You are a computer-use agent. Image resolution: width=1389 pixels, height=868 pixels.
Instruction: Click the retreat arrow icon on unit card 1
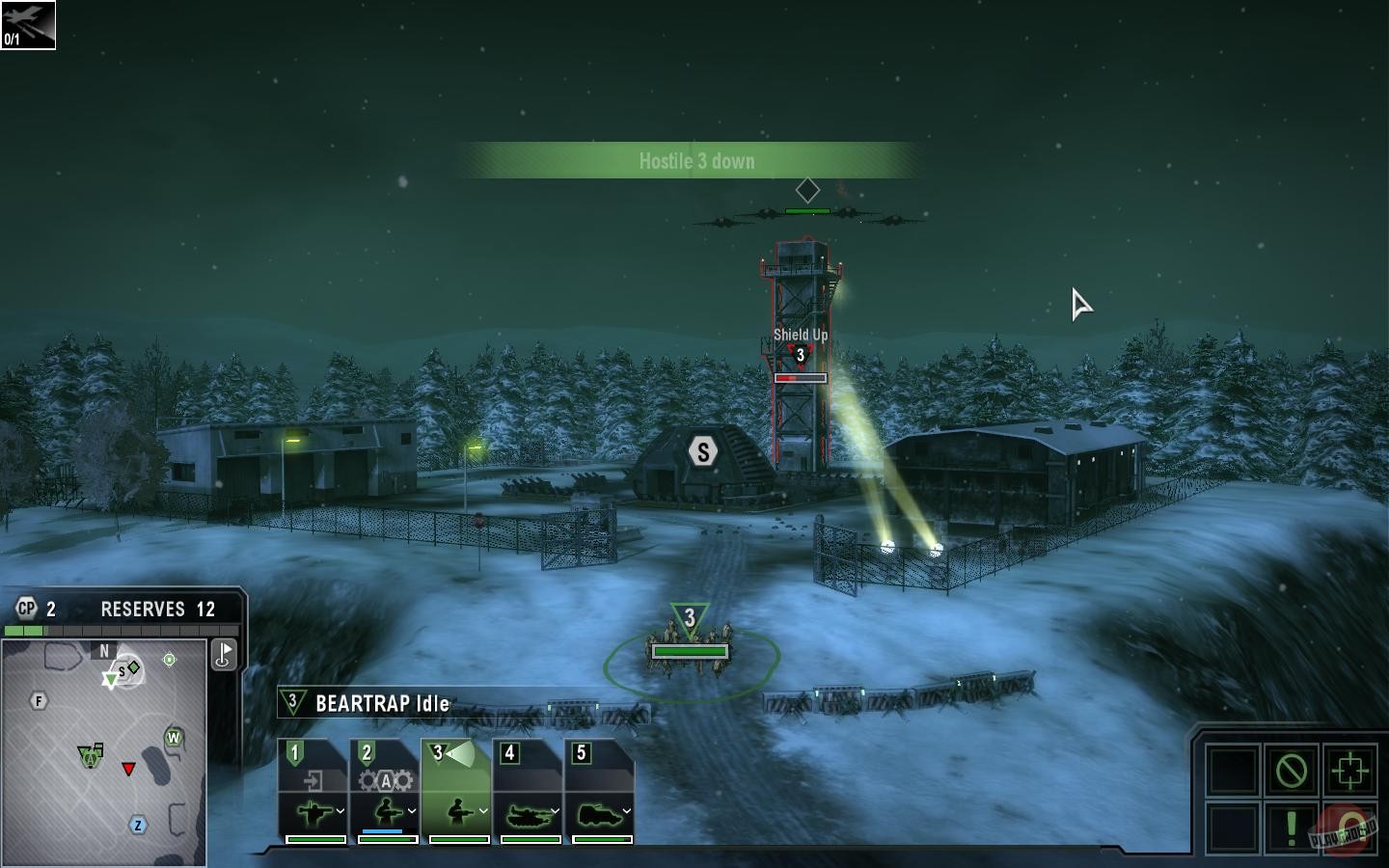click(x=314, y=779)
